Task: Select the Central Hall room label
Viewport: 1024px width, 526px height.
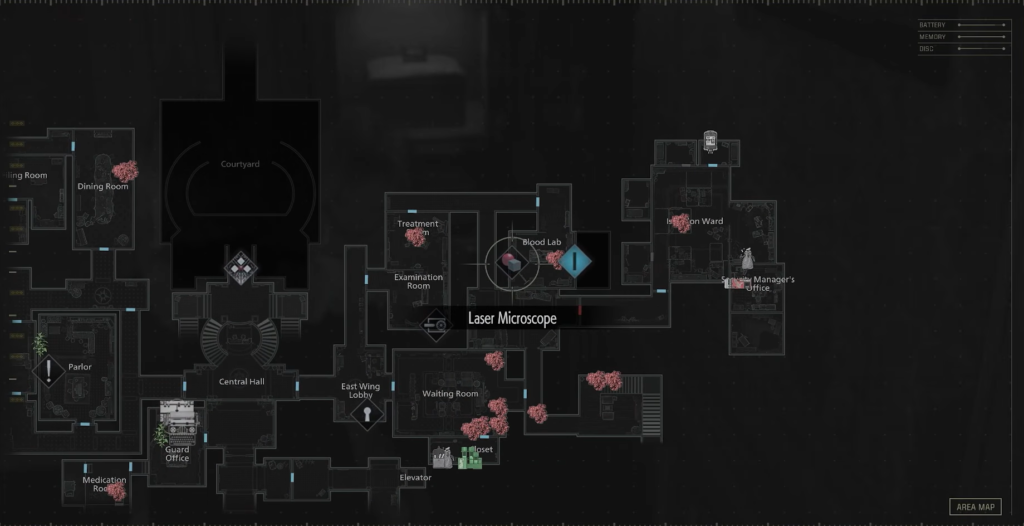Action: click(x=241, y=382)
